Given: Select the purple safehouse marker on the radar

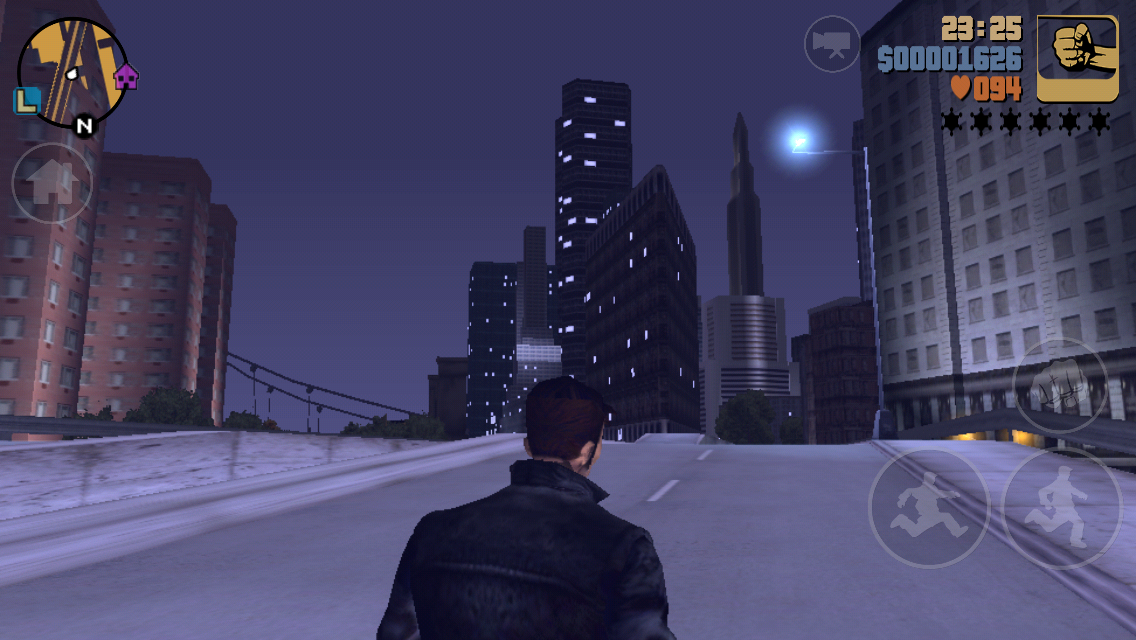Looking at the screenshot, I should (126, 76).
